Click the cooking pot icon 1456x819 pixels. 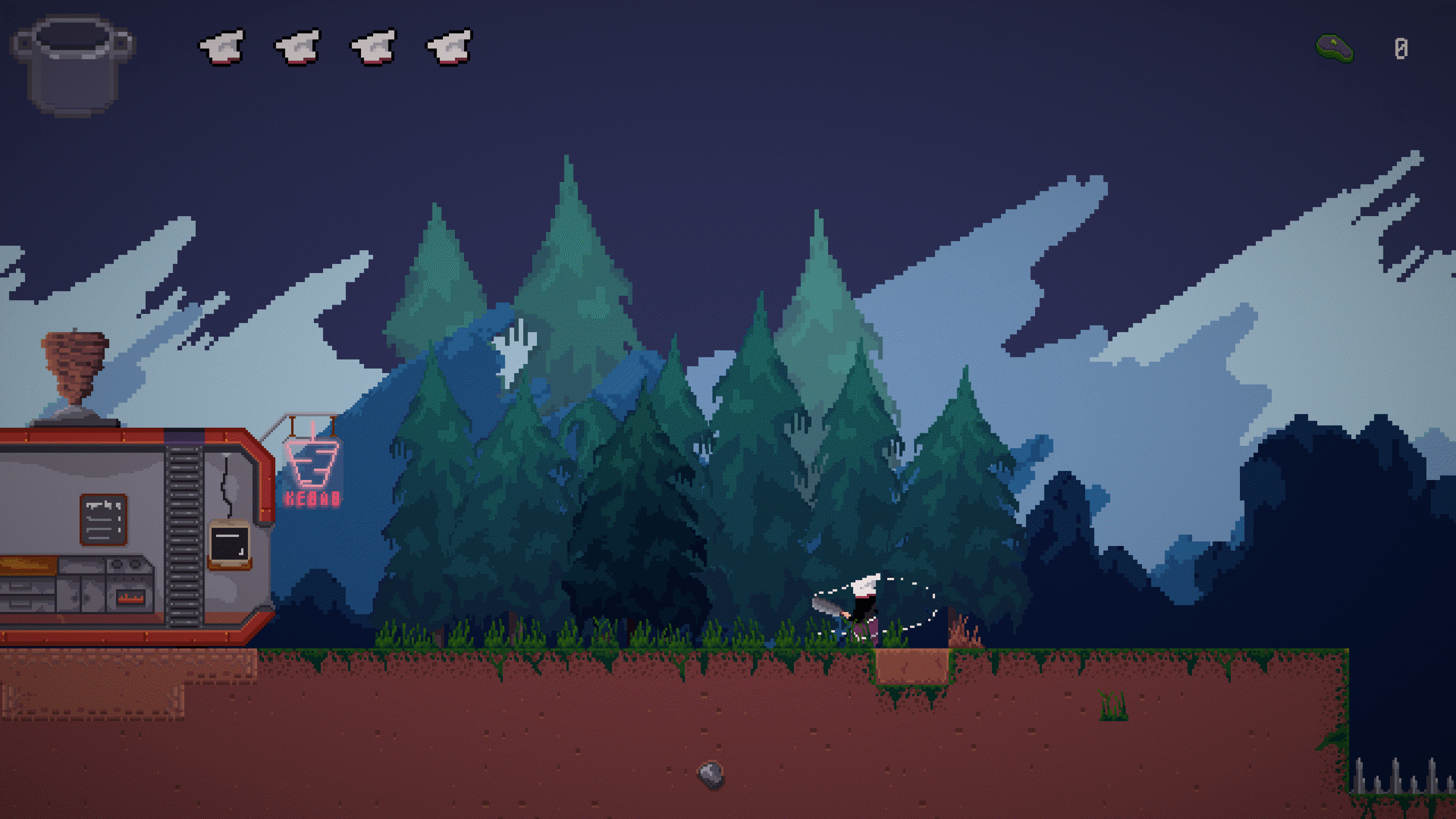73,65
